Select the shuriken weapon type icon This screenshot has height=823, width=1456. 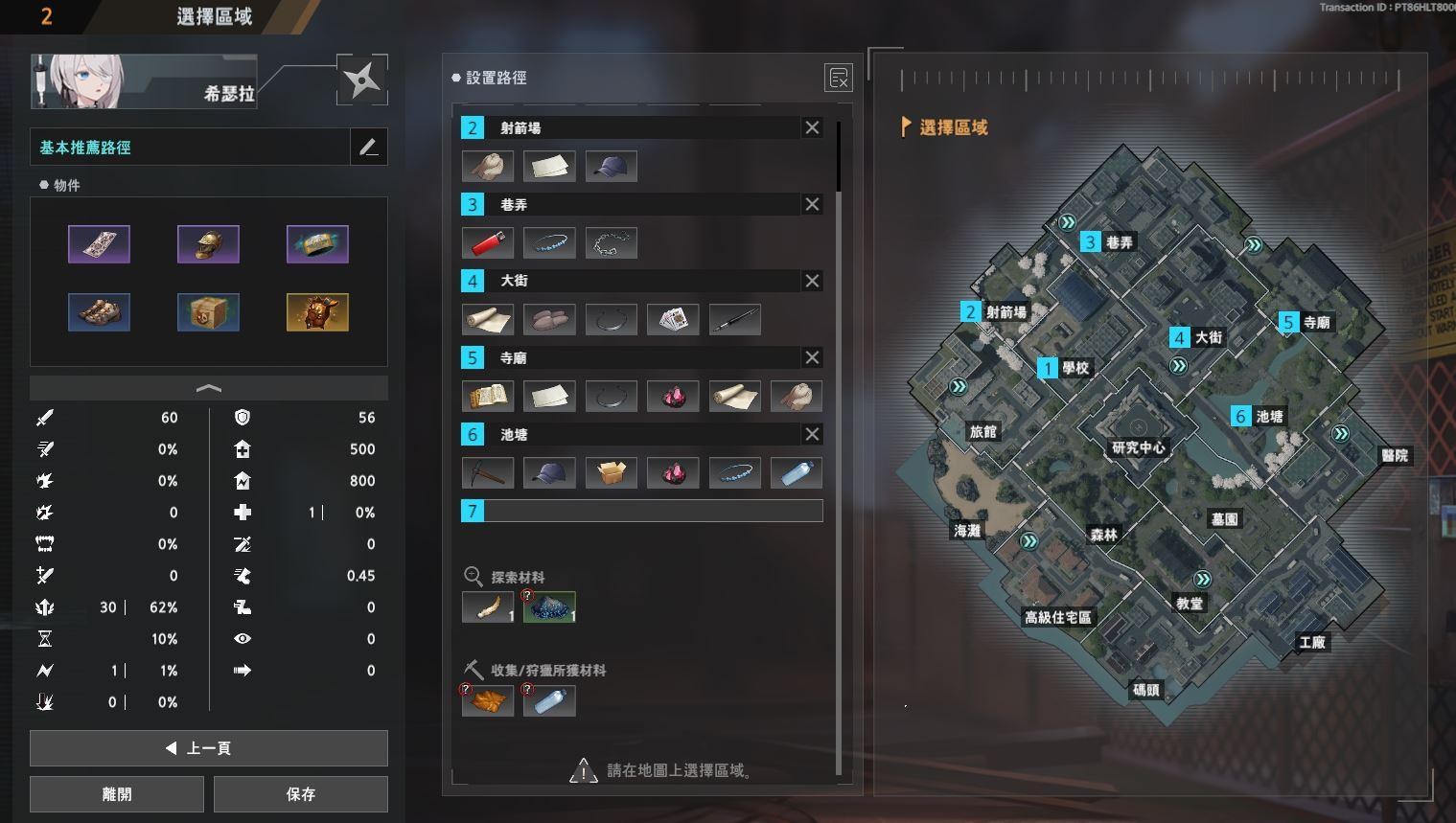(362, 80)
